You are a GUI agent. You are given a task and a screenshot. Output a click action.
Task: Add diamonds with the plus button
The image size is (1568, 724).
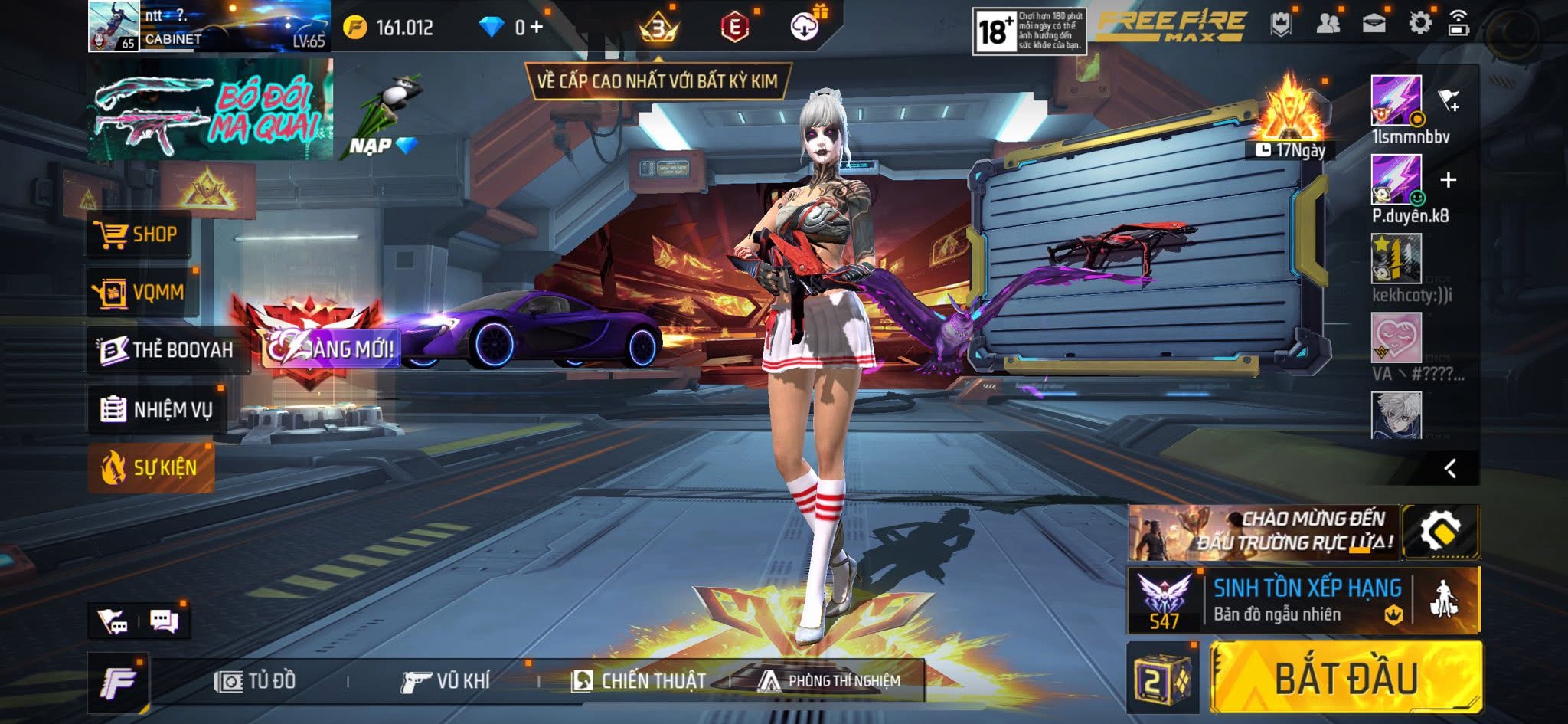(537, 28)
